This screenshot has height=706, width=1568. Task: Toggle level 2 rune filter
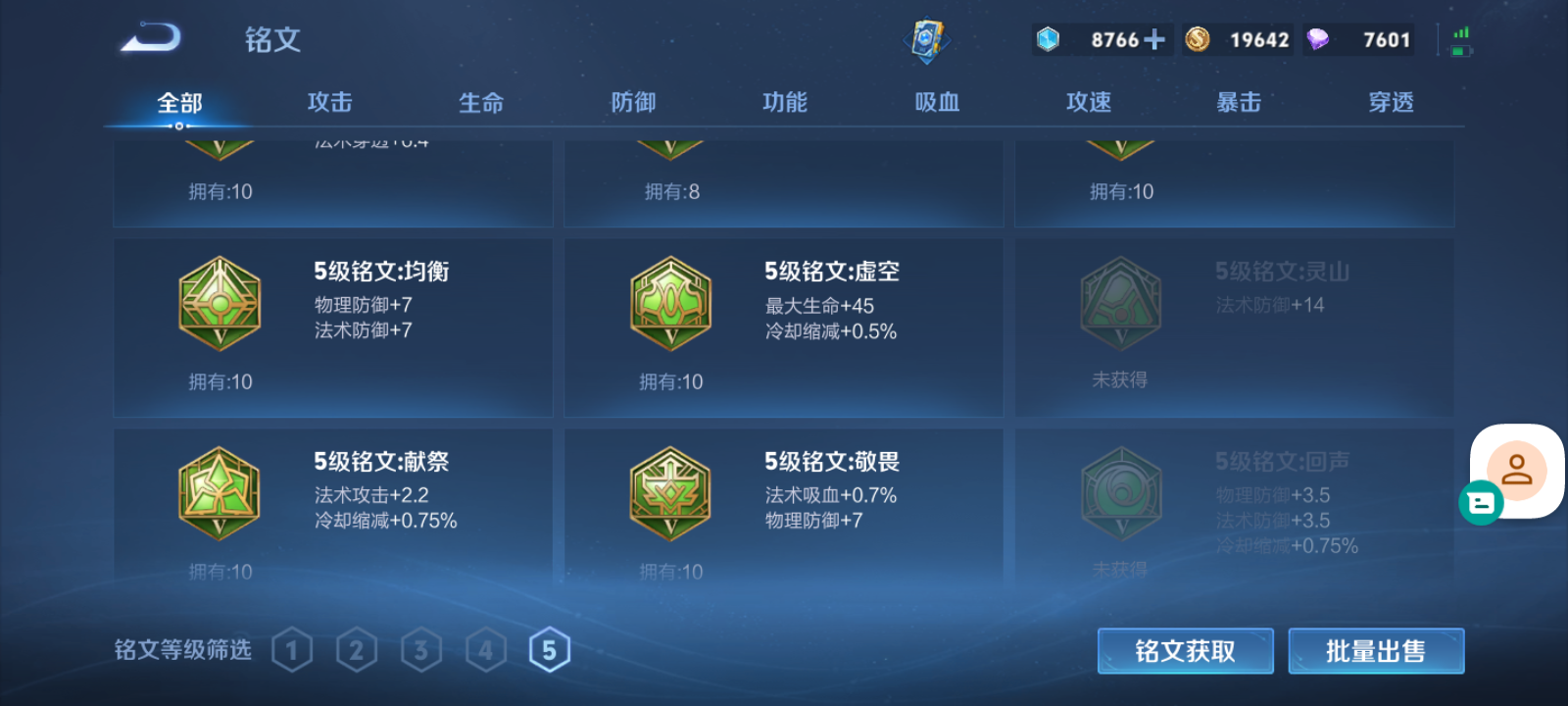click(x=357, y=648)
